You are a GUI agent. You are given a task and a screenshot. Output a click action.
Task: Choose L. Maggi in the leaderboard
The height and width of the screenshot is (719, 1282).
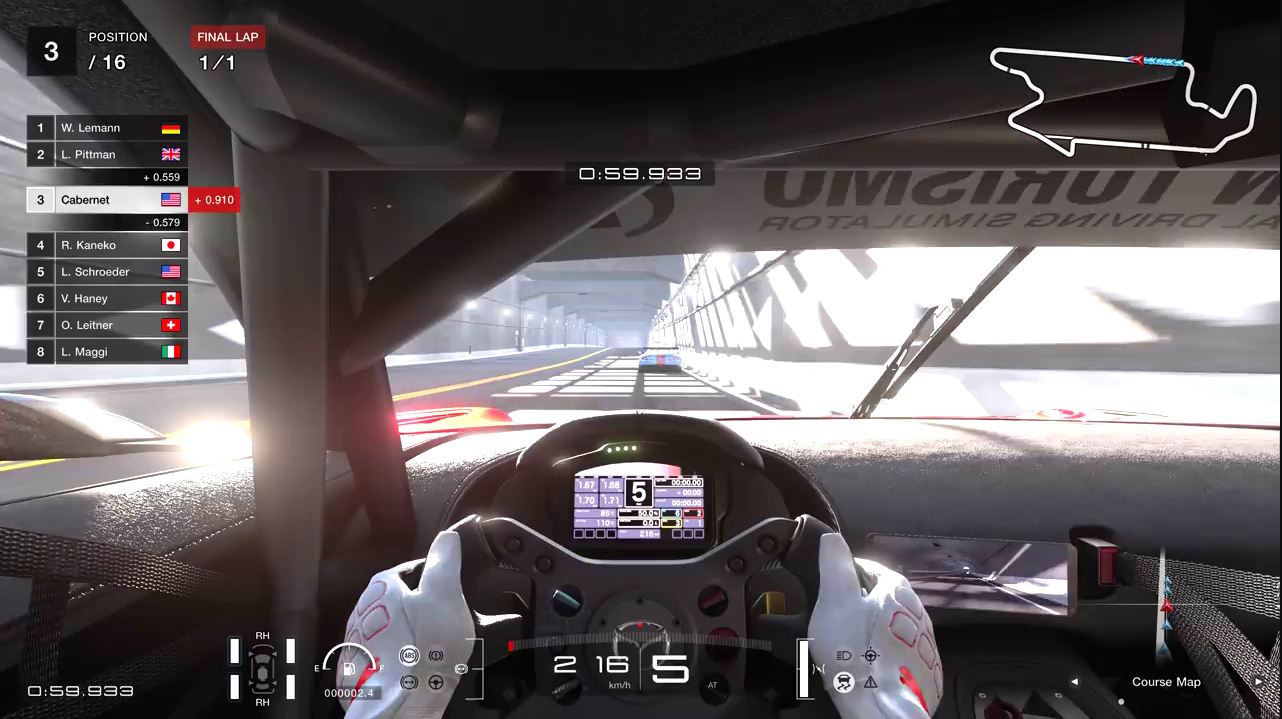(x=106, y=352)
